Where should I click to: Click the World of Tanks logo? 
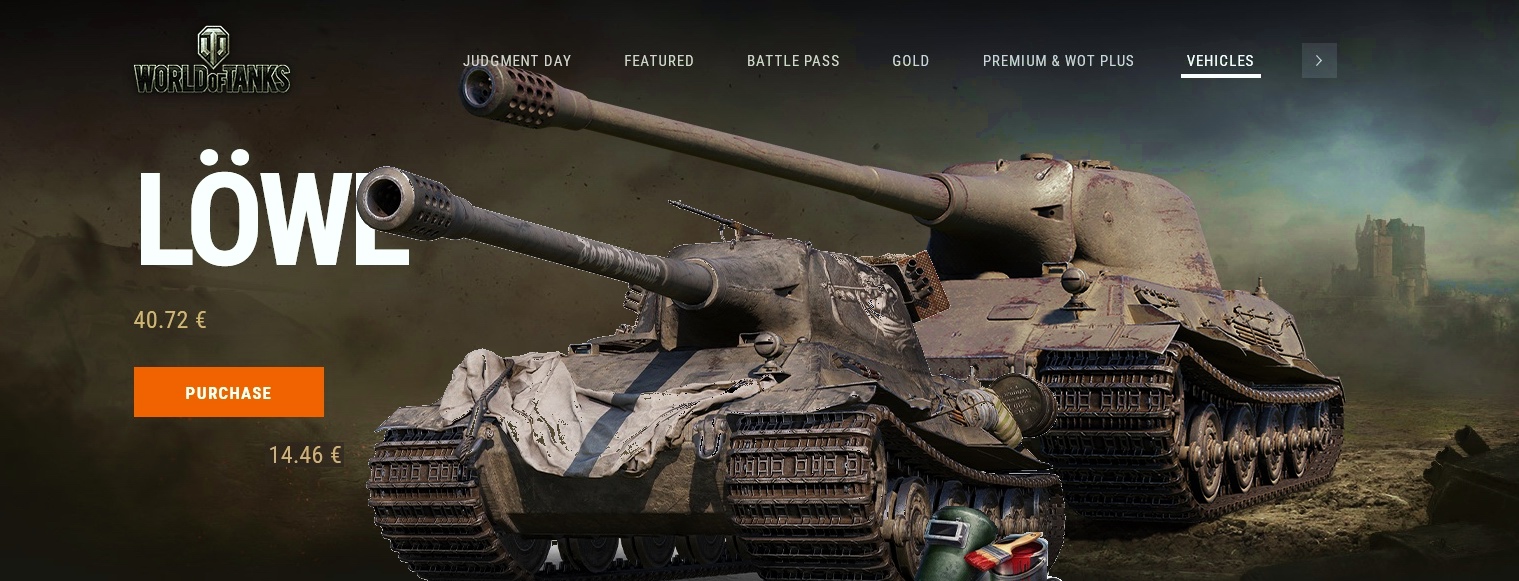pos(212,62)
